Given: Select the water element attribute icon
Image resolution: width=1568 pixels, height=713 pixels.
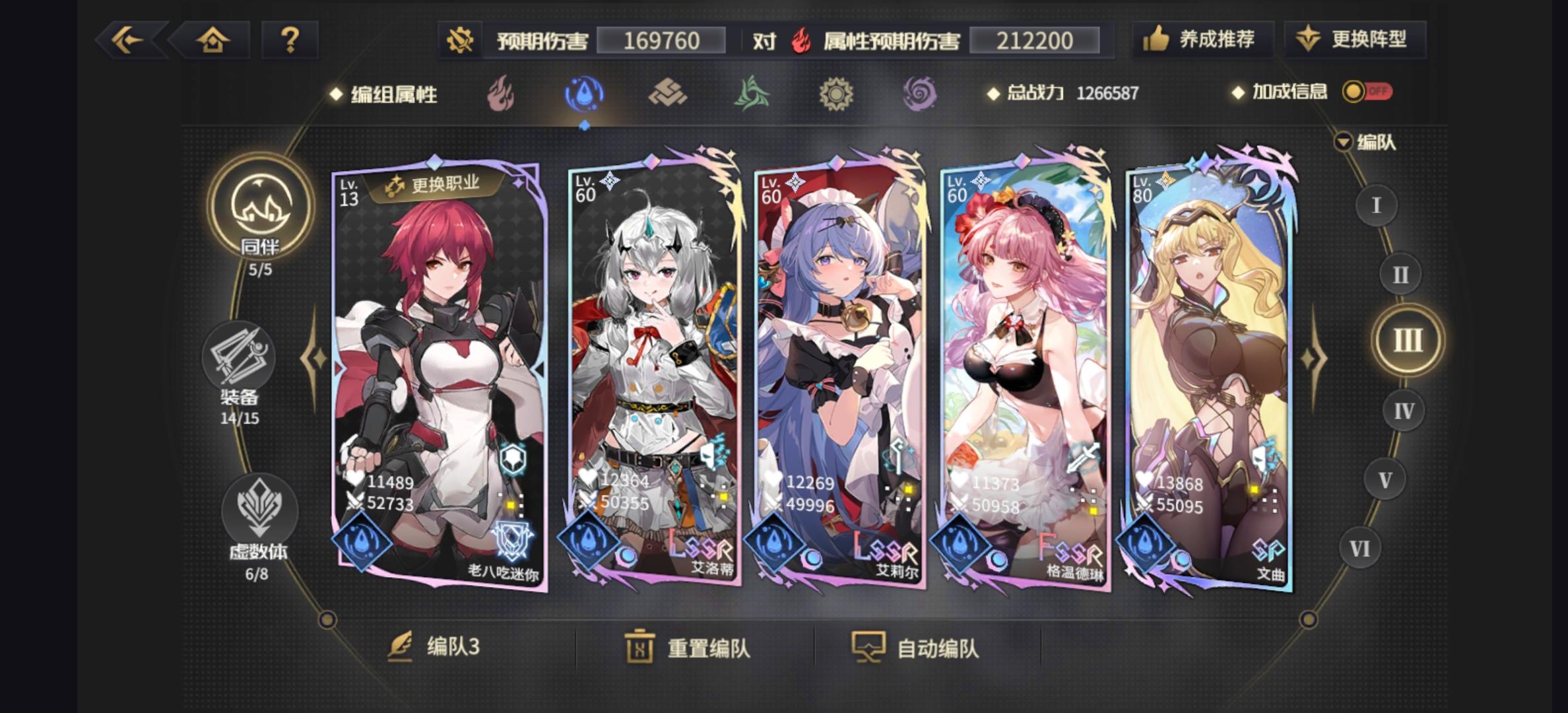Looking at the screenshot, I should click(x=582, y=94).
